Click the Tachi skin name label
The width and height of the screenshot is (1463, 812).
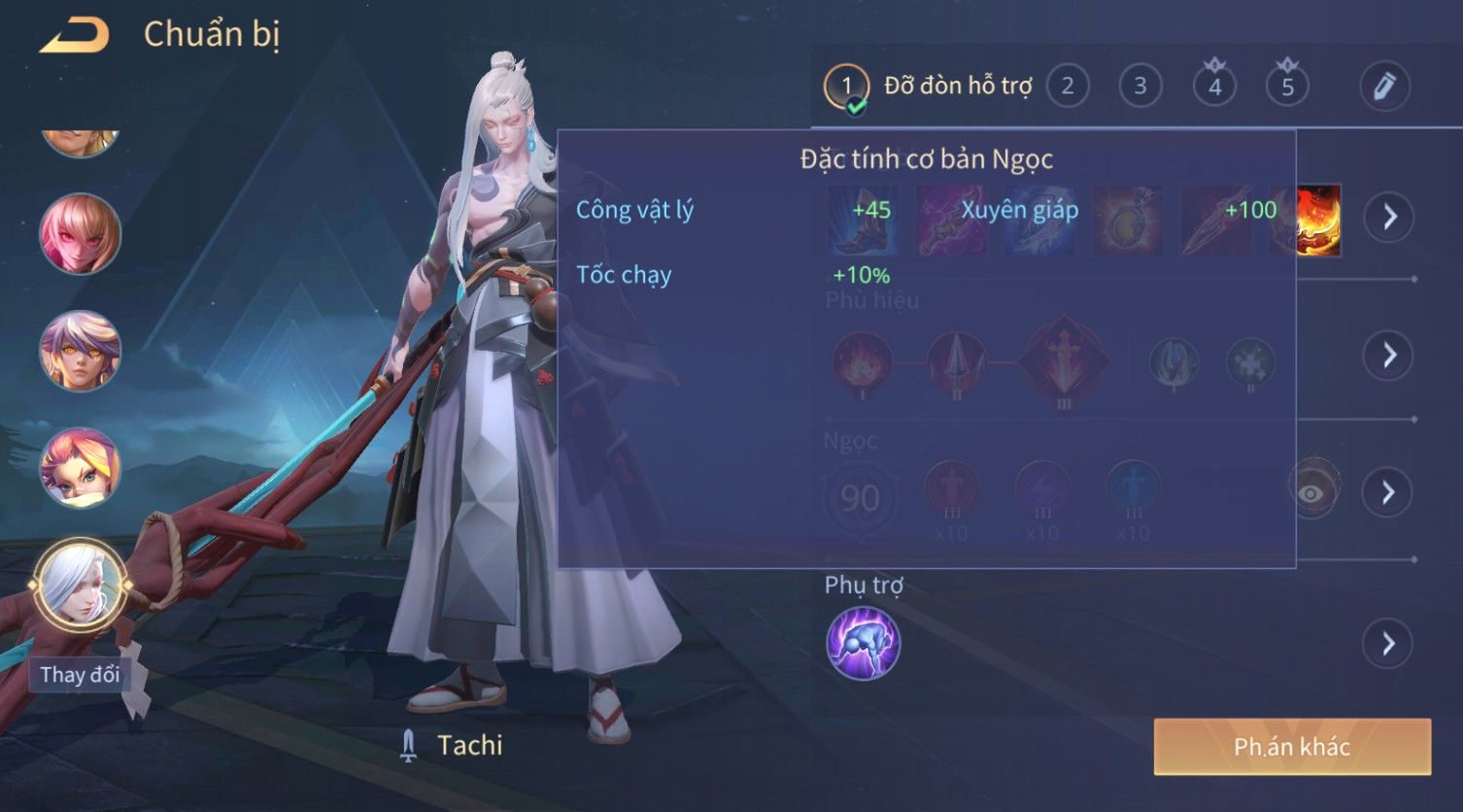coord(469,745)
